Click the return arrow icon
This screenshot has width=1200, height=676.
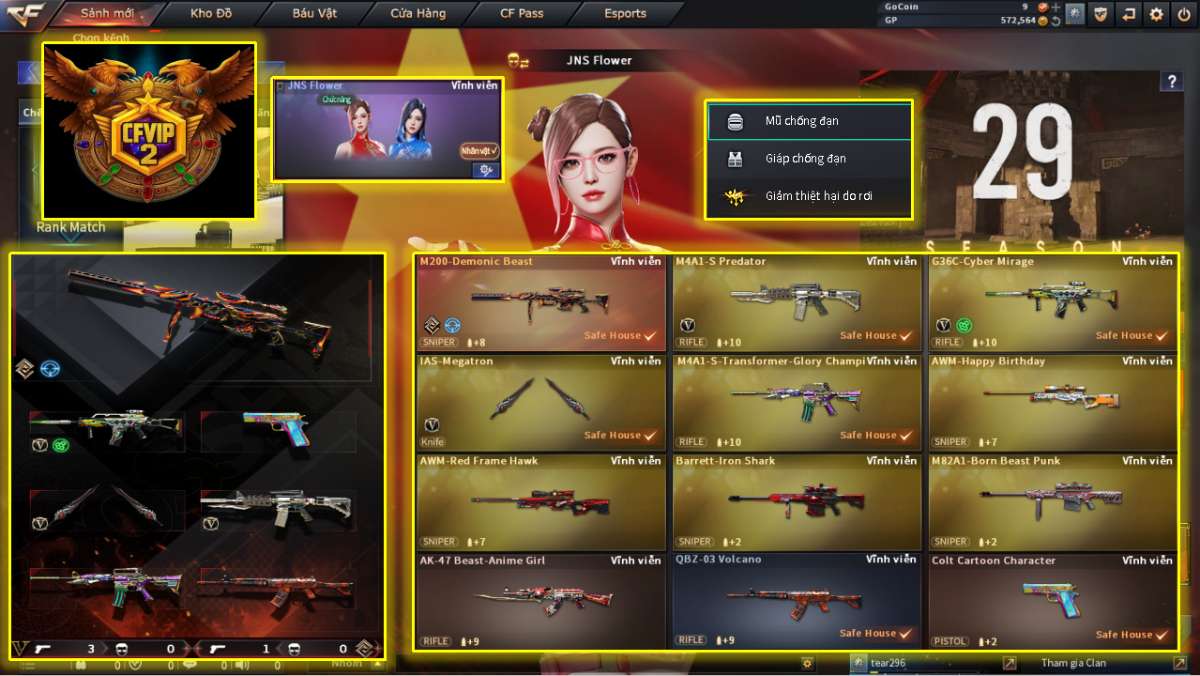[1129, 14]
